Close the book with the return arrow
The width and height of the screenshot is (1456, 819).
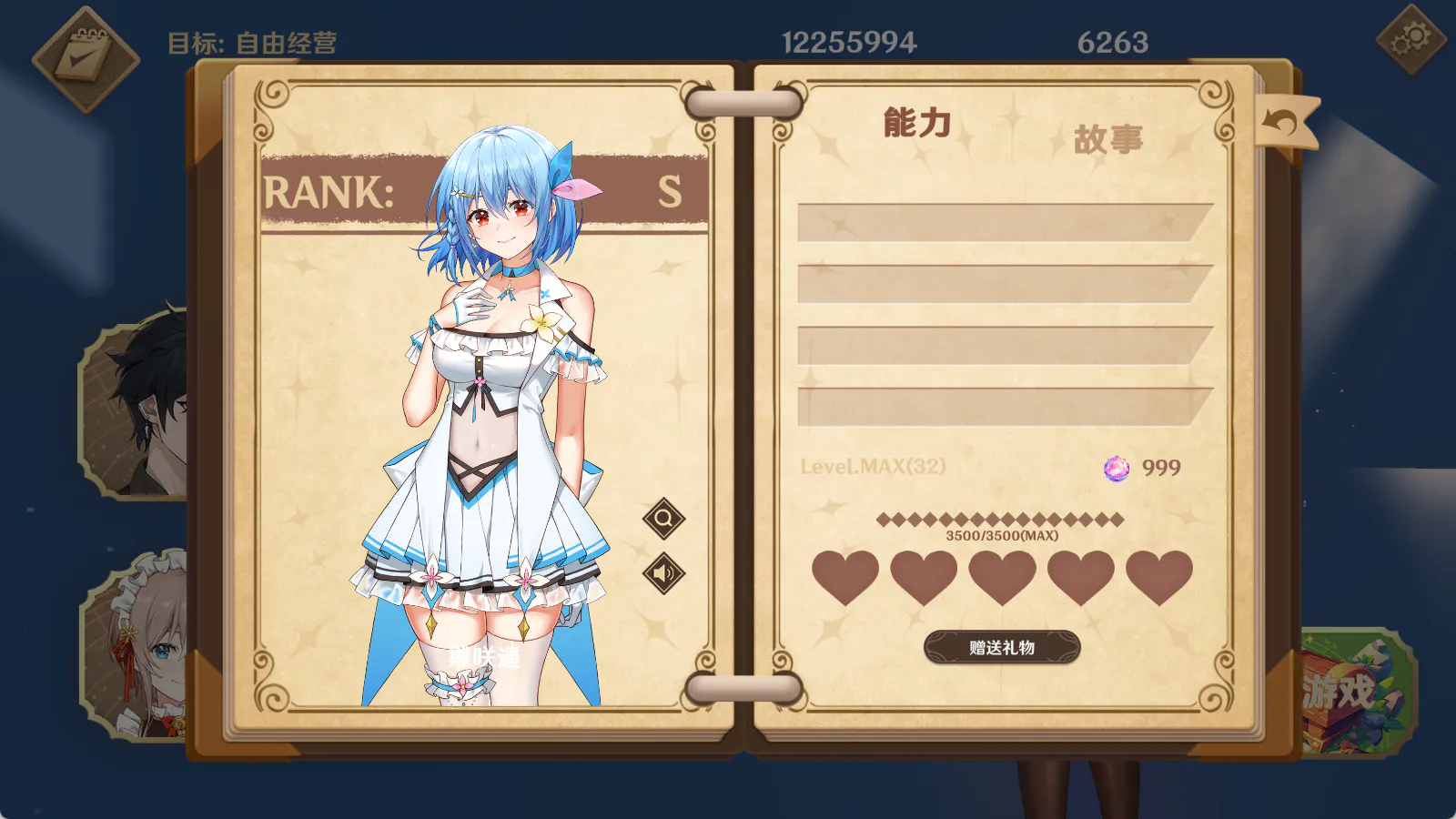pyautogui.click(x=1284, y=122)
